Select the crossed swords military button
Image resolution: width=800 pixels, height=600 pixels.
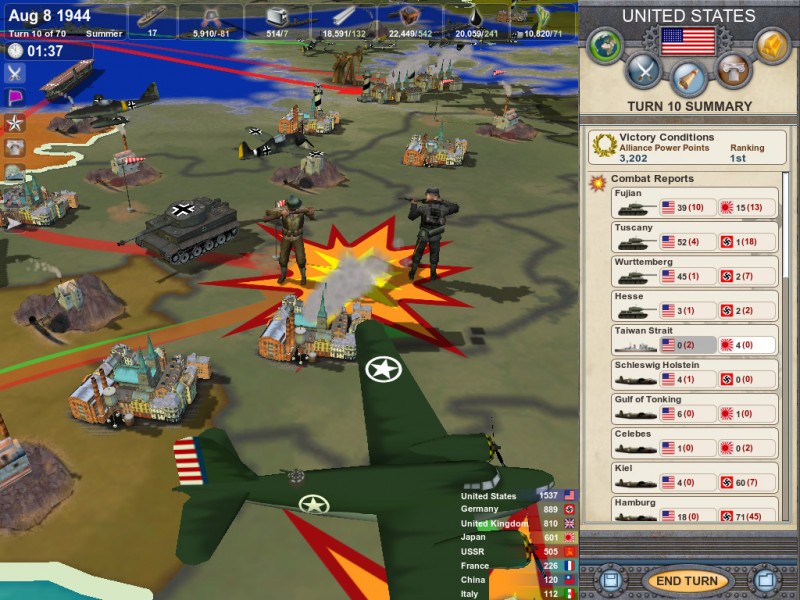click(645, 70)
